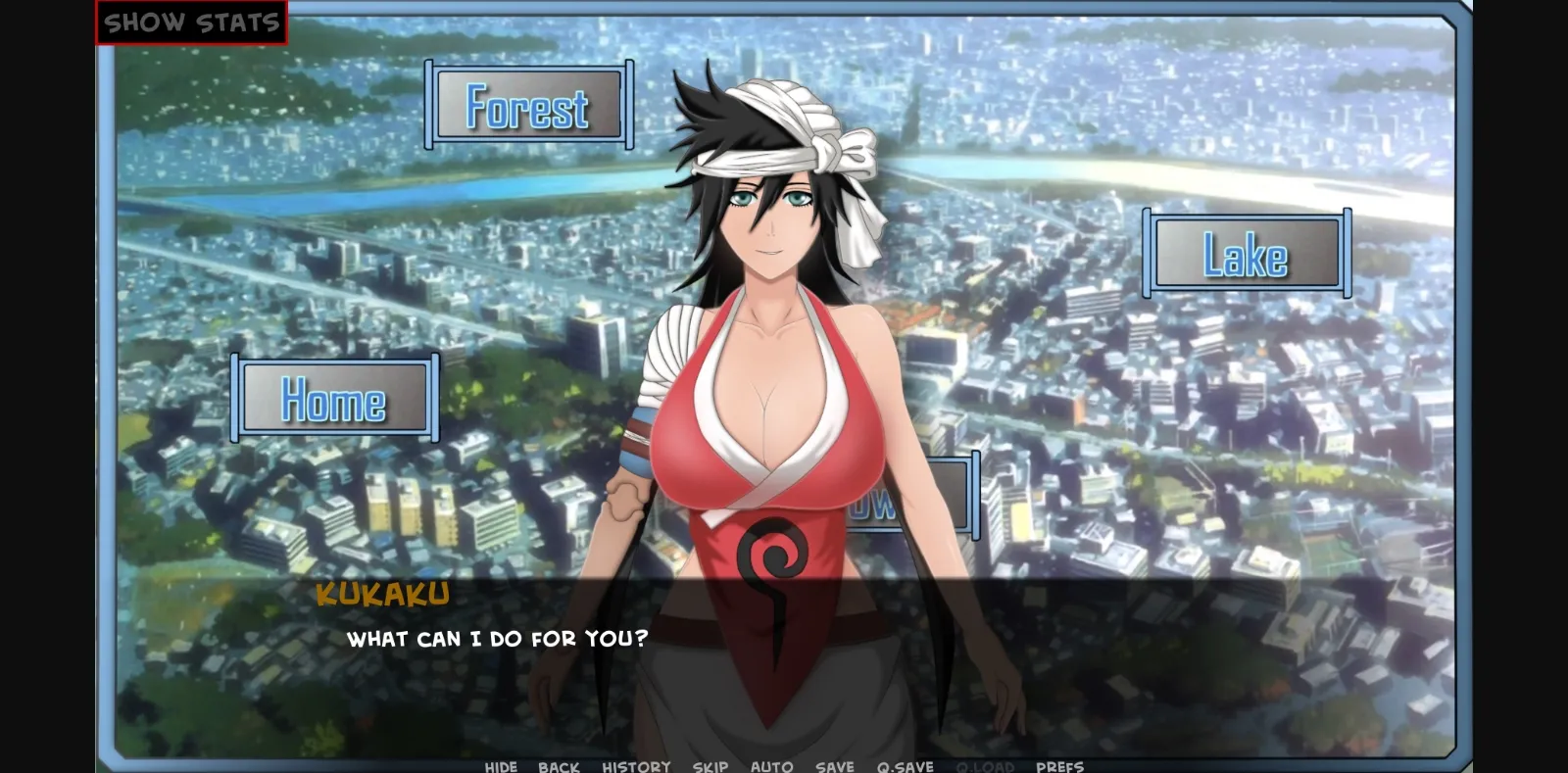This screenshot has width=1568, height=773.
Task: Hide the dialogue interface
Action: (501, 766)
